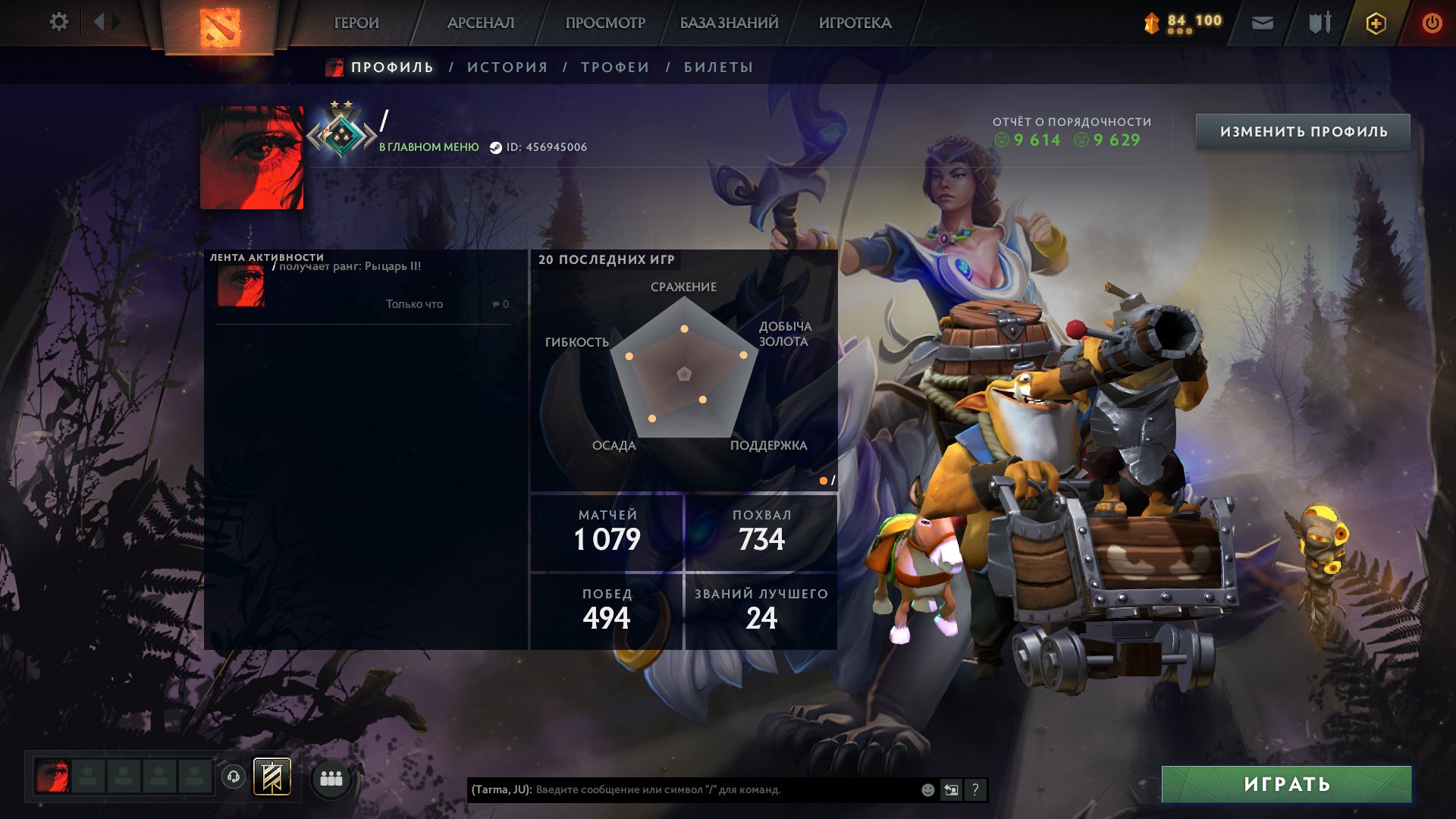This screenshot has width=1456, height=819.
Task: Open the chat emoticon picker
Action: point(927,789)
